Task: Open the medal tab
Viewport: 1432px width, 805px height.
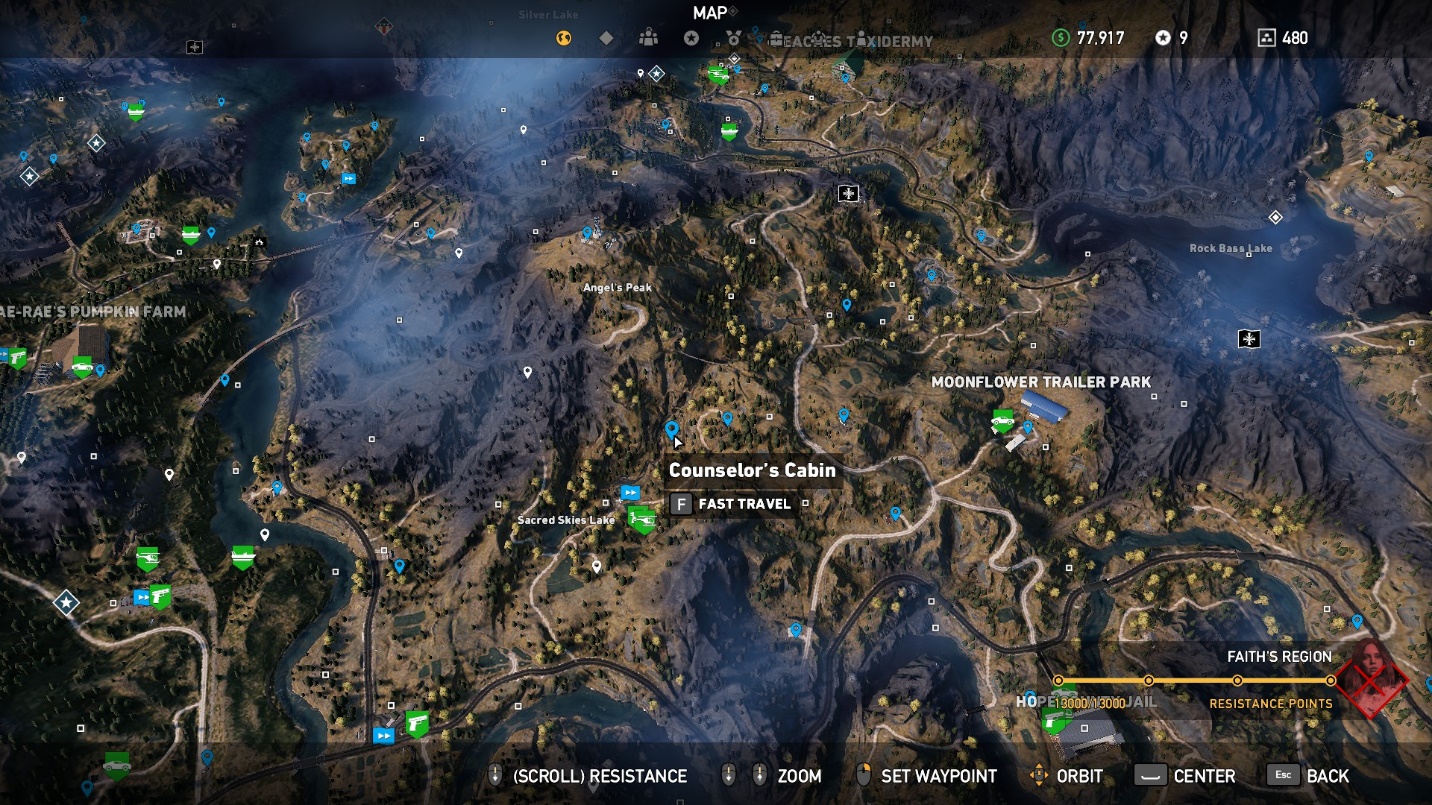Action: pos(733,38)
